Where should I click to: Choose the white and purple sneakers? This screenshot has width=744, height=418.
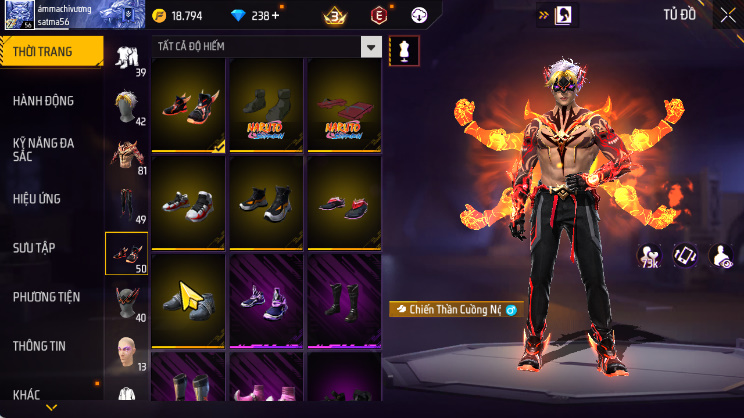click(x=266, y=299)
